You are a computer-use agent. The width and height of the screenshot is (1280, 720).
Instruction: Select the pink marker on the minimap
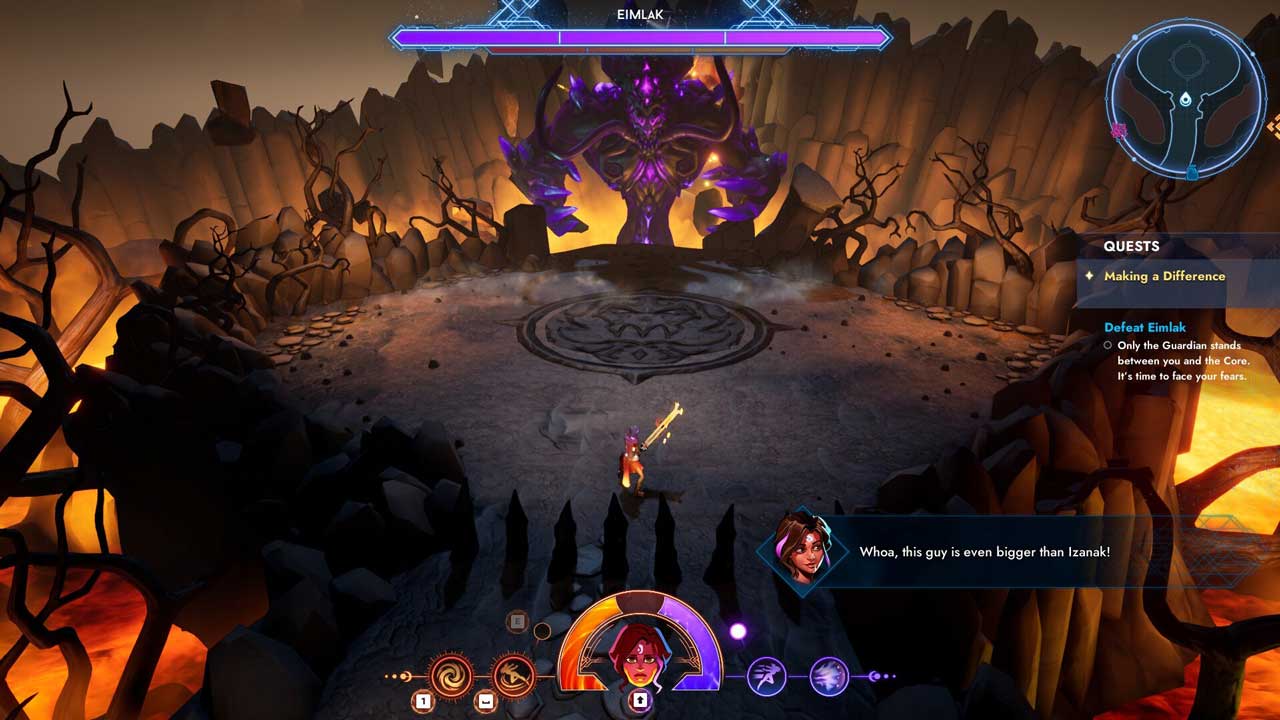1119,130
